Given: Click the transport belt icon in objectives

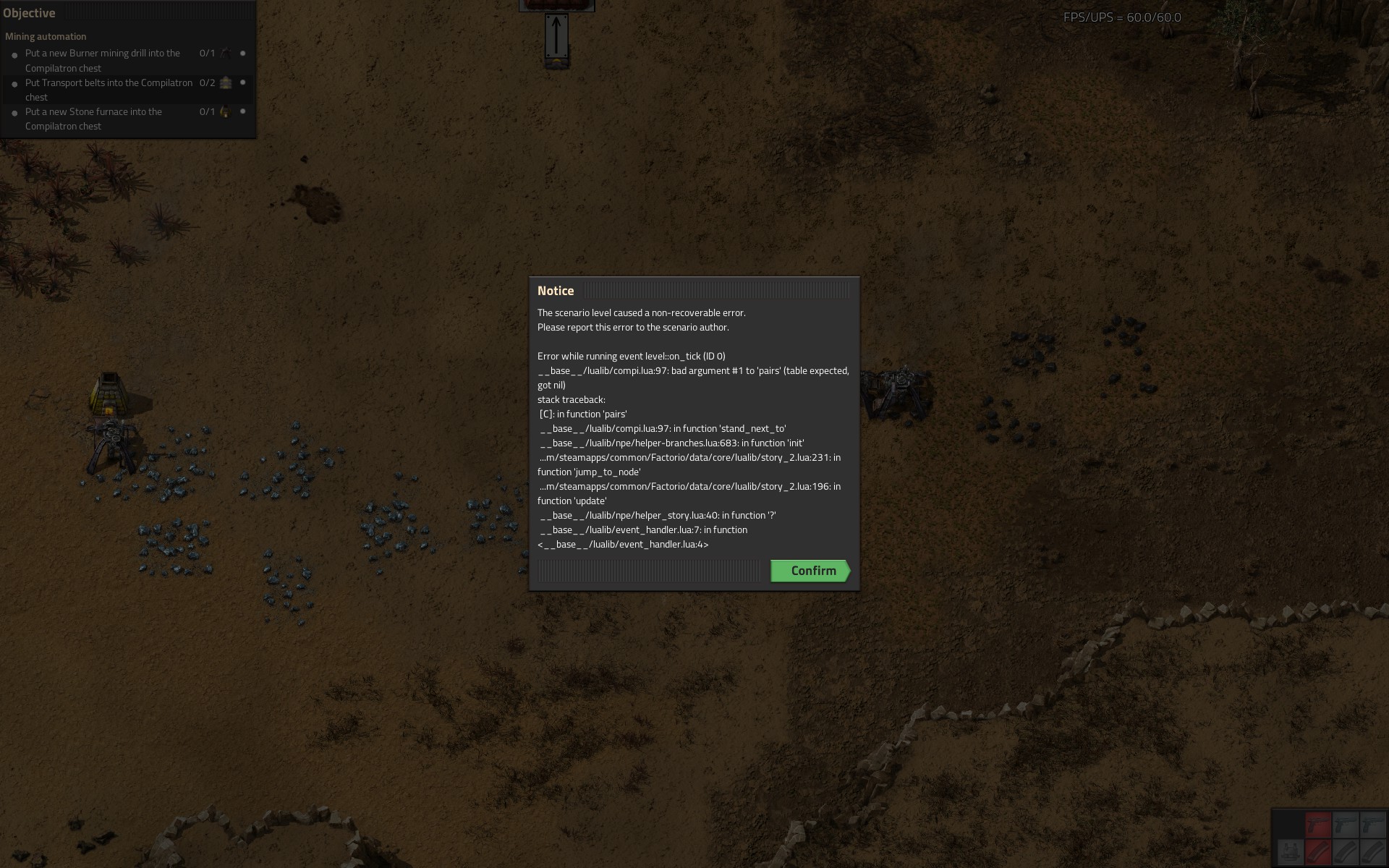Looking at the screenshot, I should tap(226, 83).
